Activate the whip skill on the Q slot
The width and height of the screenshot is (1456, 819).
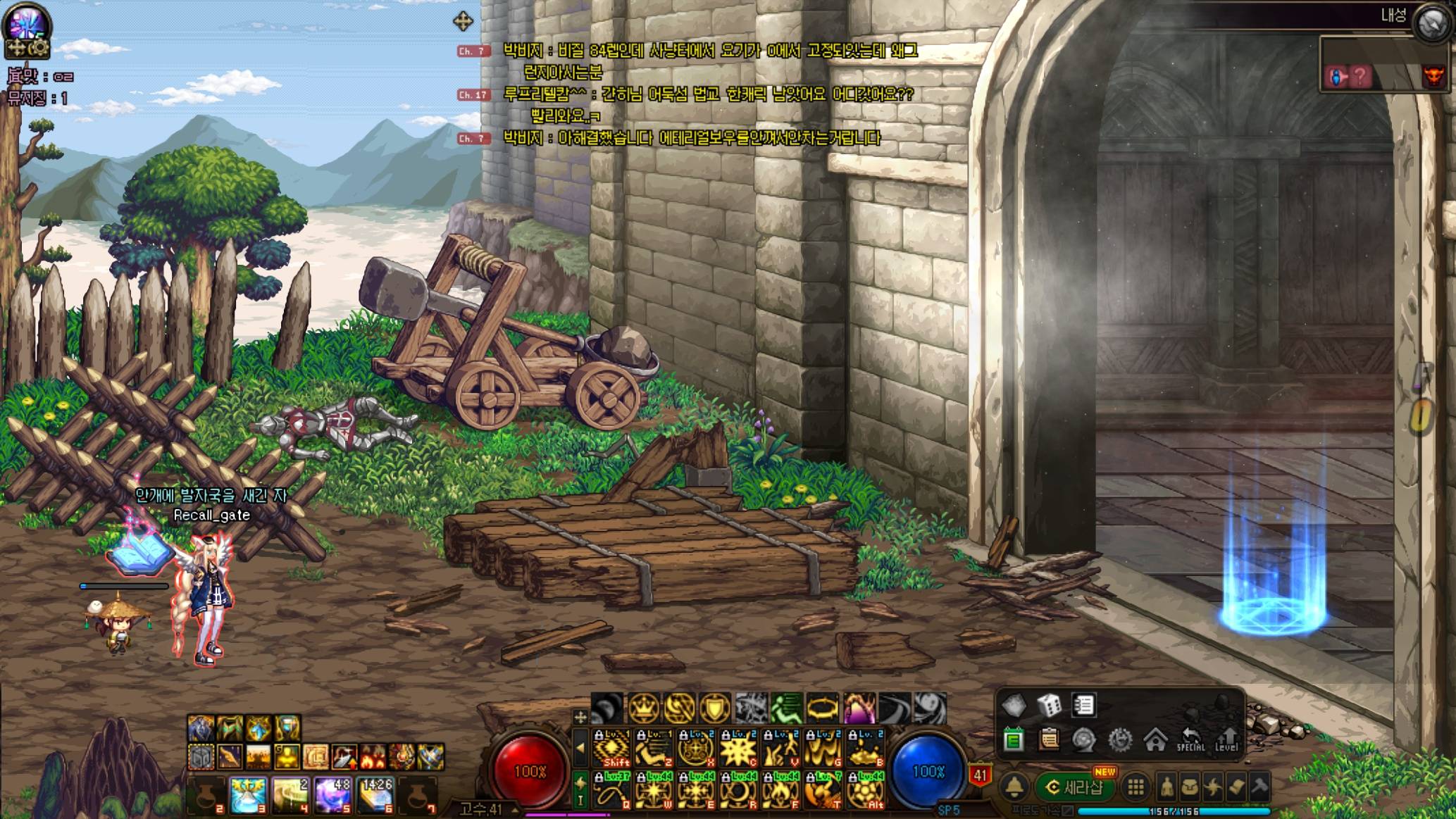[612, 790]
